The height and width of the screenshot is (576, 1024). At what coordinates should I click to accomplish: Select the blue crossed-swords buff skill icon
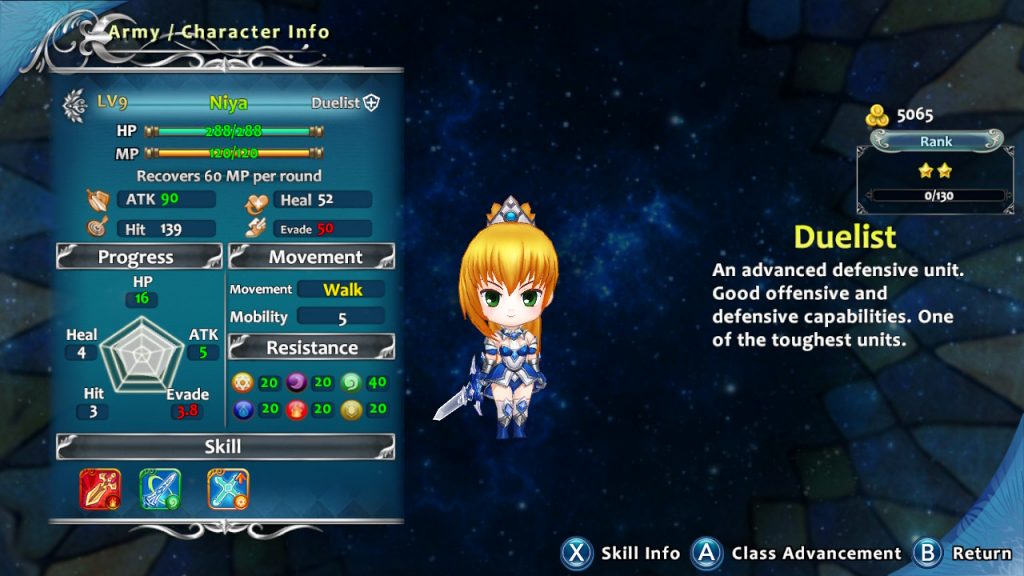pos(228,489)
